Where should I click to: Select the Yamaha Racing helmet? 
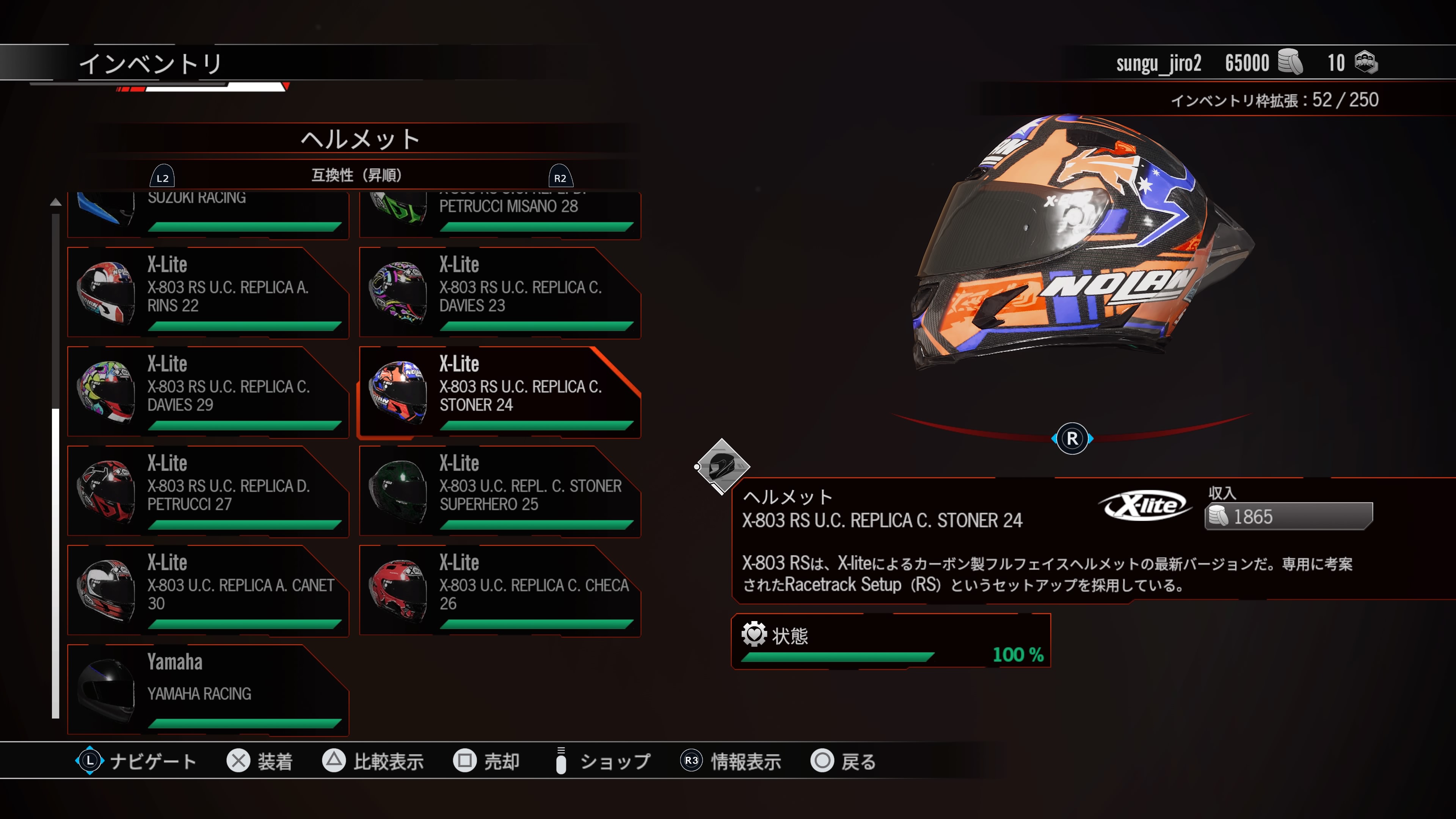point(207,690)
